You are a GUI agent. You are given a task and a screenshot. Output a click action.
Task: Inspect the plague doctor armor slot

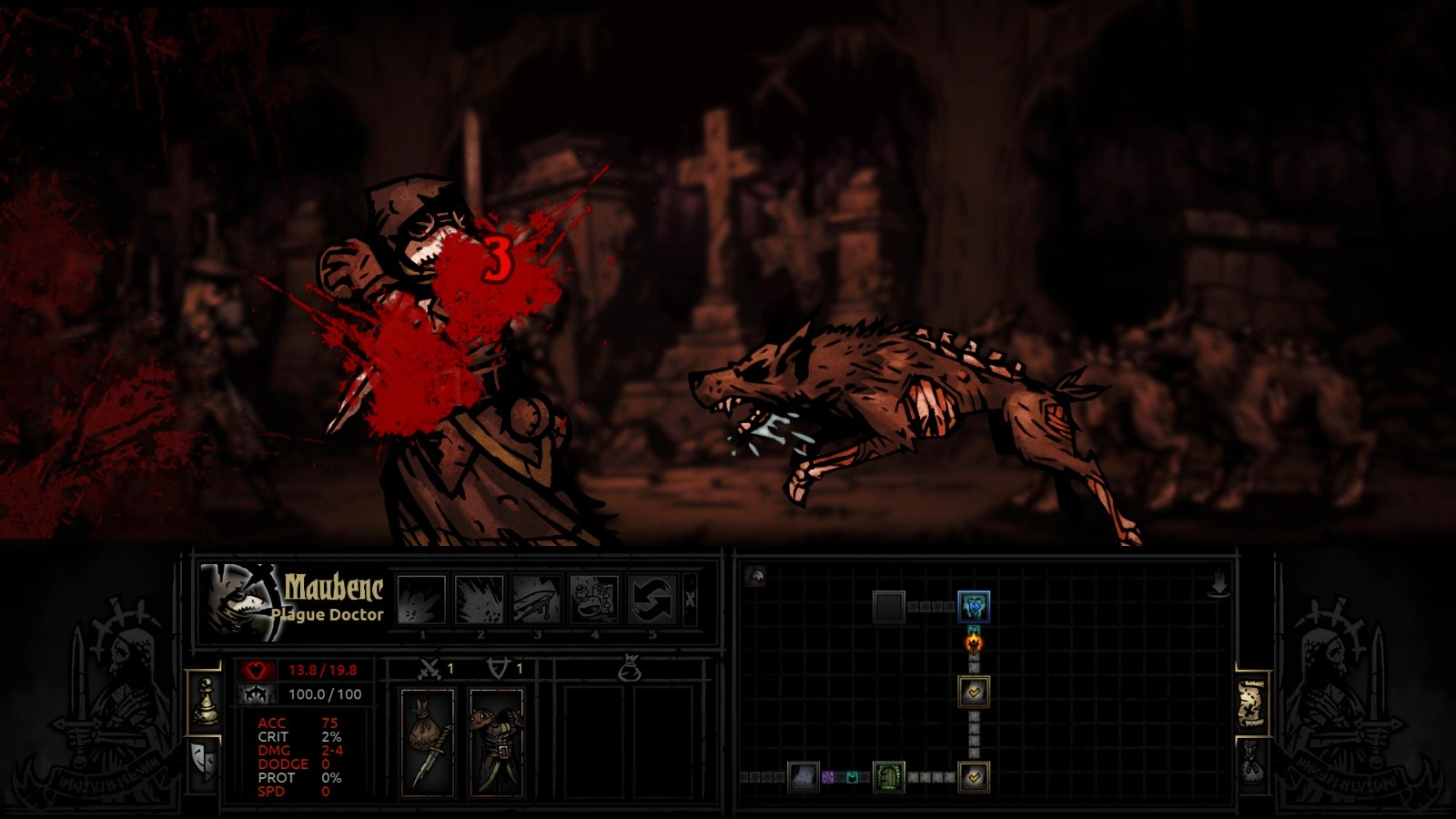496,742
